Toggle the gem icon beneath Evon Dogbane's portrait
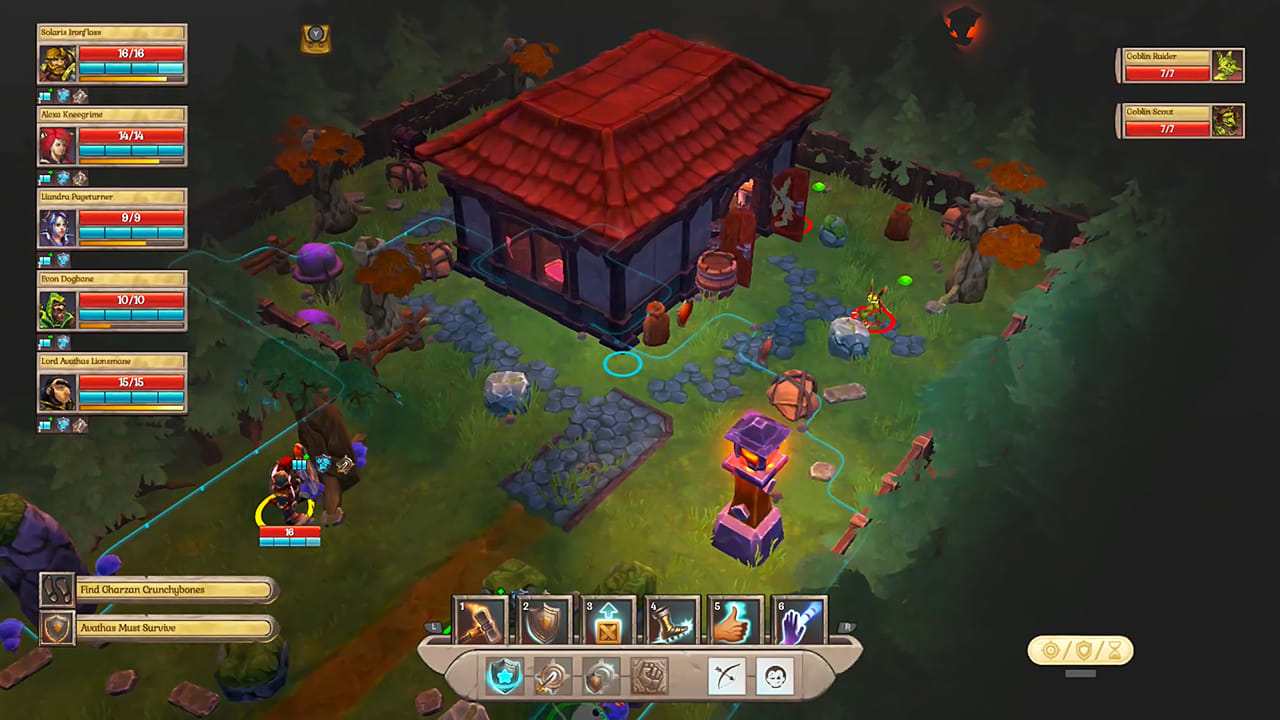The width and height of the screenshot is (1280, 720). [x=62, y=343]
